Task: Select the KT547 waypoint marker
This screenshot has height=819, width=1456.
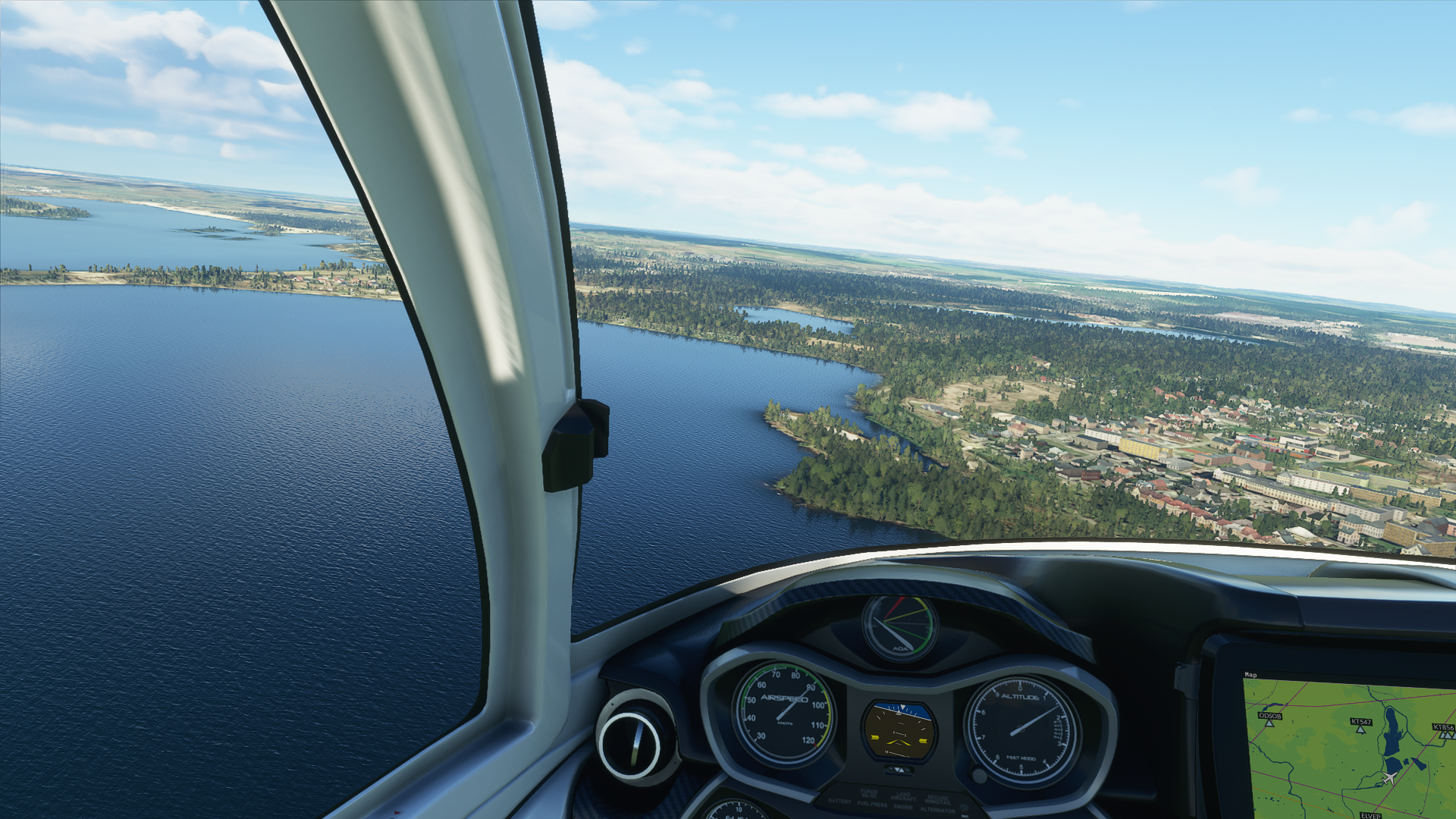Action: (1361, 729)
